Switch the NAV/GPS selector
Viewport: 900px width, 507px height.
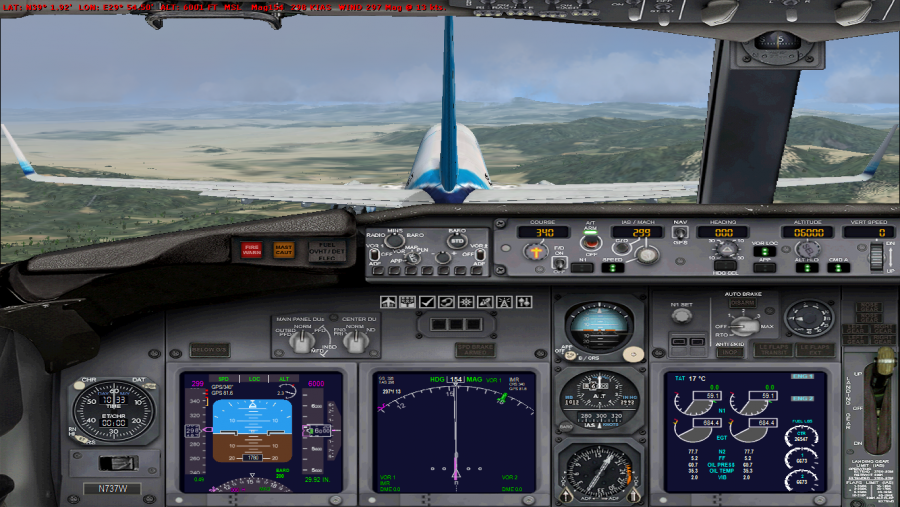(x=680, y=233)
